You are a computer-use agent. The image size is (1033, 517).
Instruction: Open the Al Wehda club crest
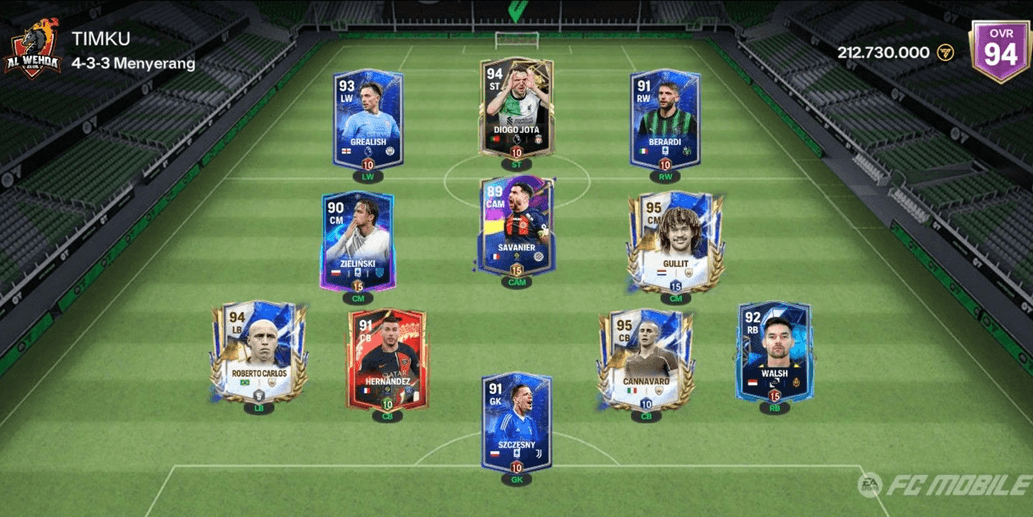[x=33, y=48]
